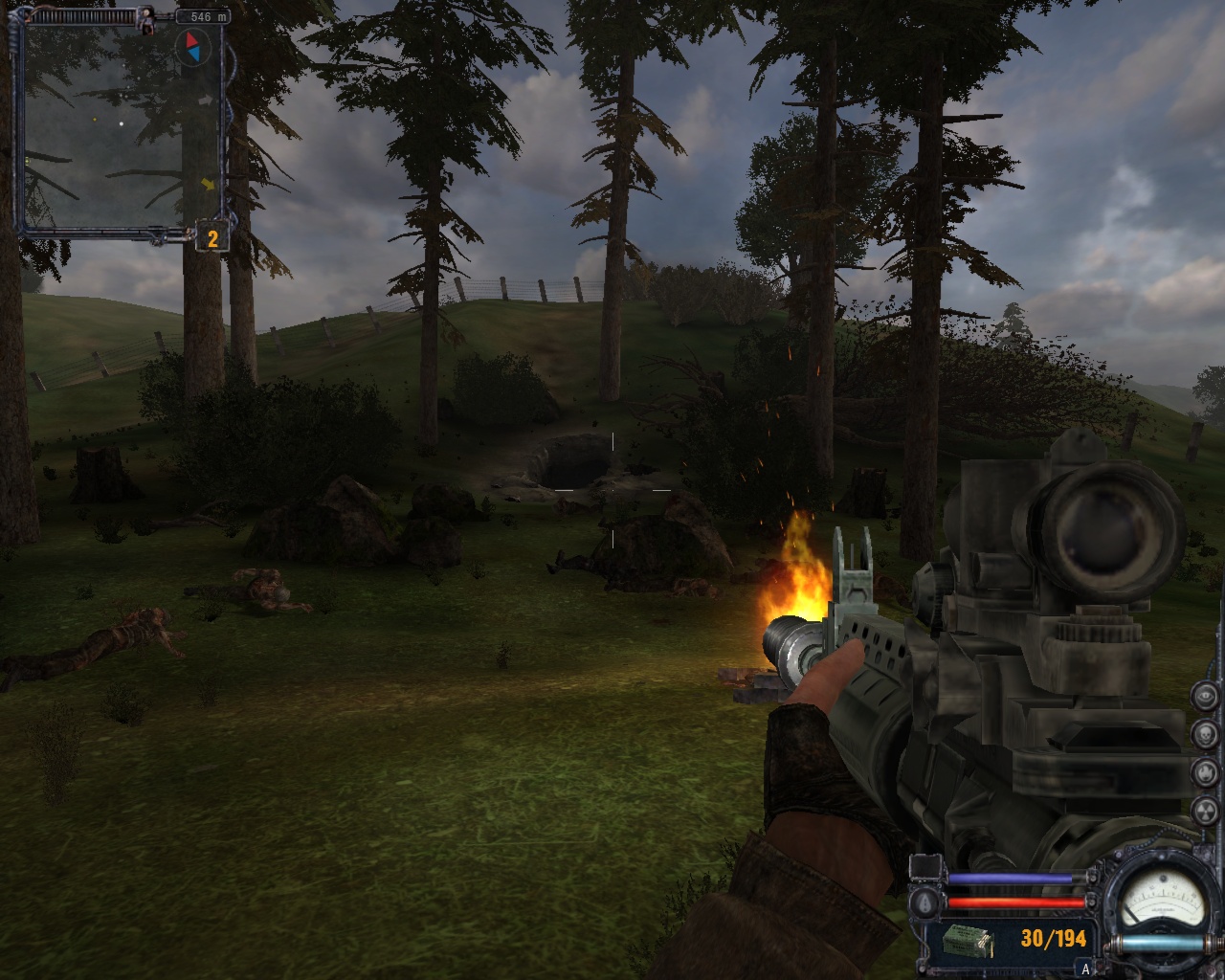This screenshot has height=980, width=1225.
Task: Click the red and blue compass
Action: [194, 45]
